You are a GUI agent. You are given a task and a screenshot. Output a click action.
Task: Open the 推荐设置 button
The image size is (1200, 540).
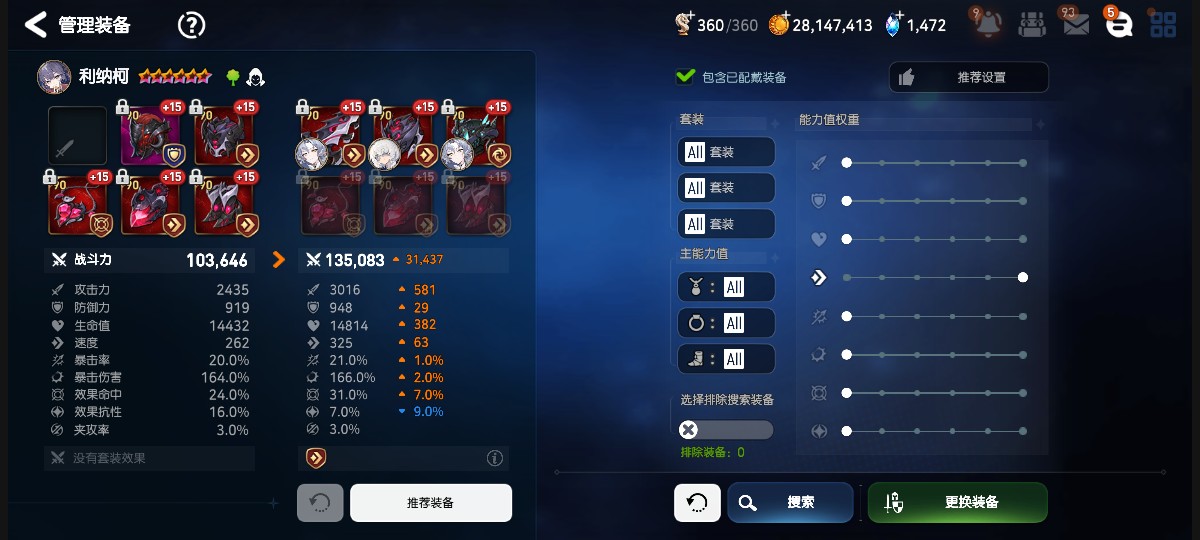[x=968, y=77]
